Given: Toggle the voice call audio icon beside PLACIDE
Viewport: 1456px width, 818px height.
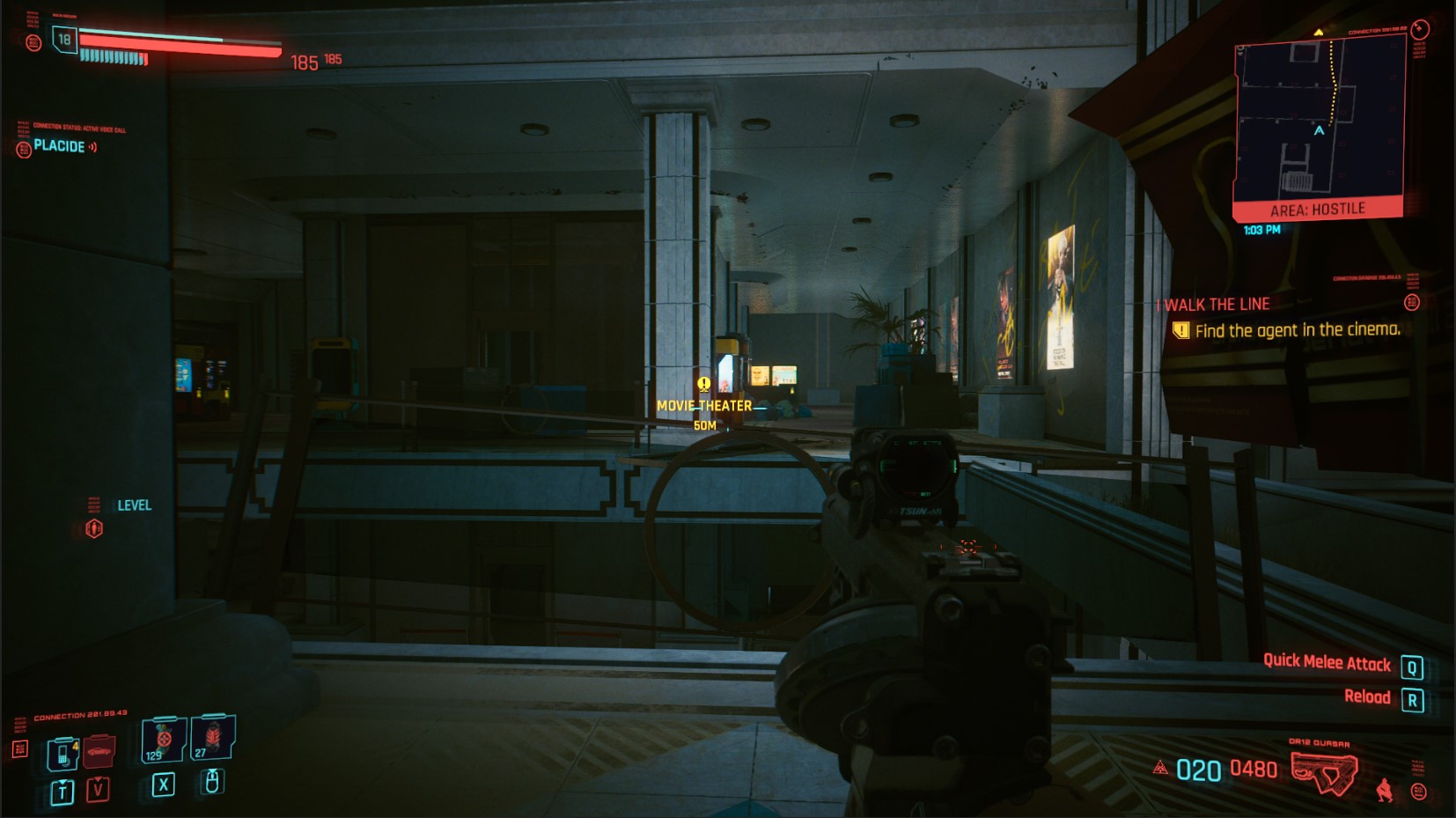Looking at the screenshot, I should 92,147.
